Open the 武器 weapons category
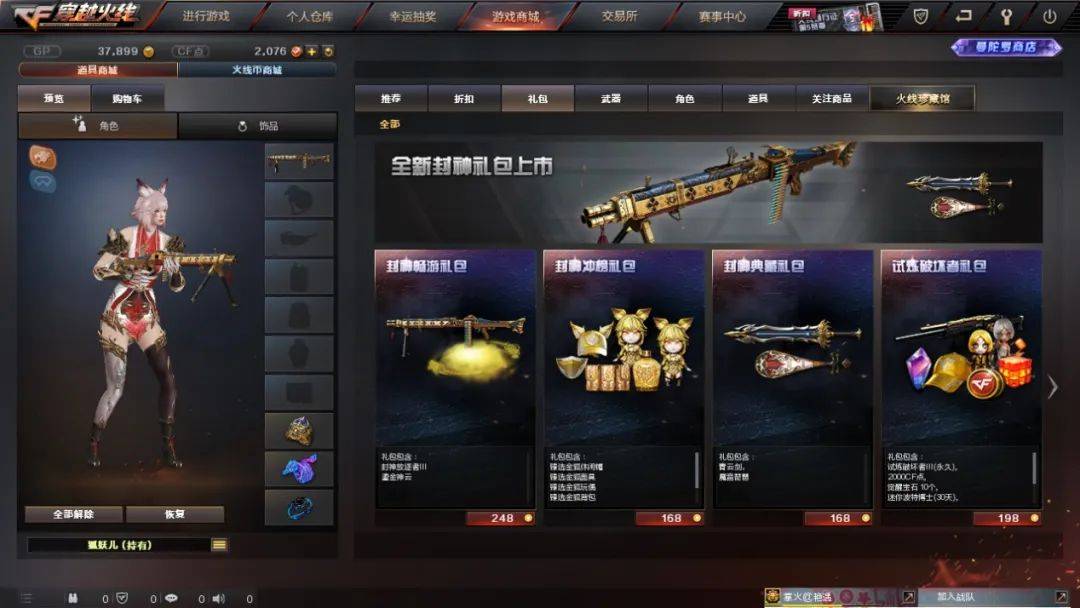1080x608 pixels. pyautogui.click(x=611, y=98)
